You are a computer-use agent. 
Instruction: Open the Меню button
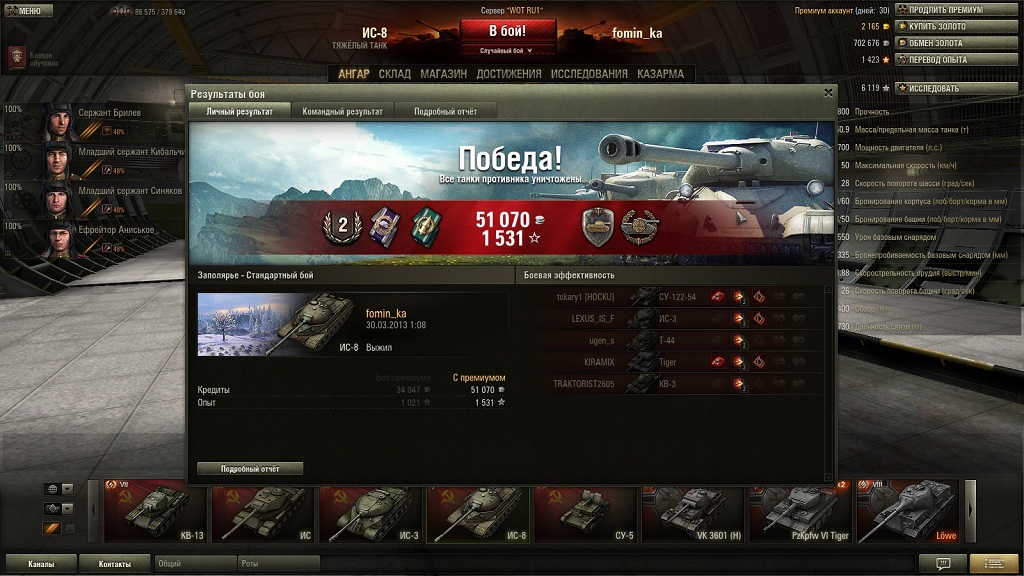coord(27,11)
